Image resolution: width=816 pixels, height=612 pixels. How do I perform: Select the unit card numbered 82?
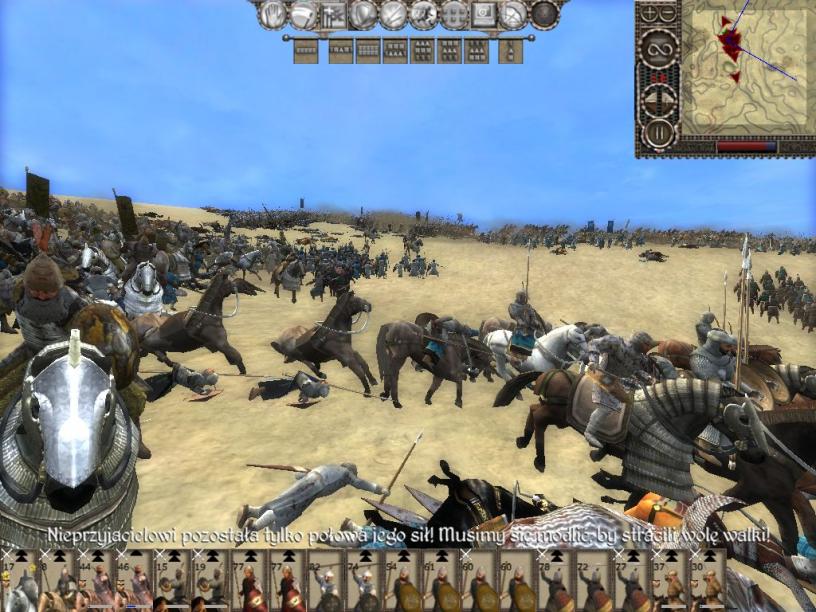(325, 581)
